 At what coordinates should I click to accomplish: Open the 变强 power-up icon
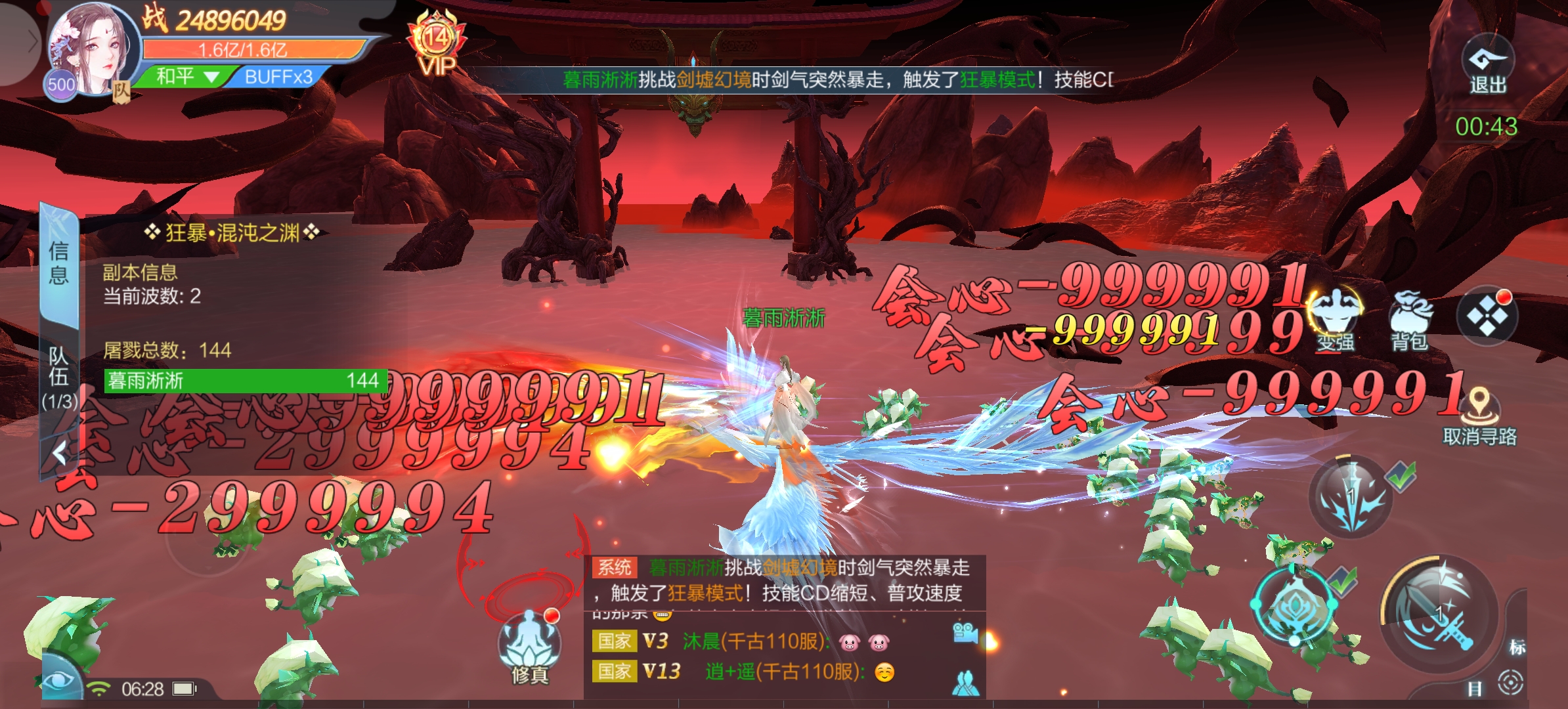(x=1336, y=319)
